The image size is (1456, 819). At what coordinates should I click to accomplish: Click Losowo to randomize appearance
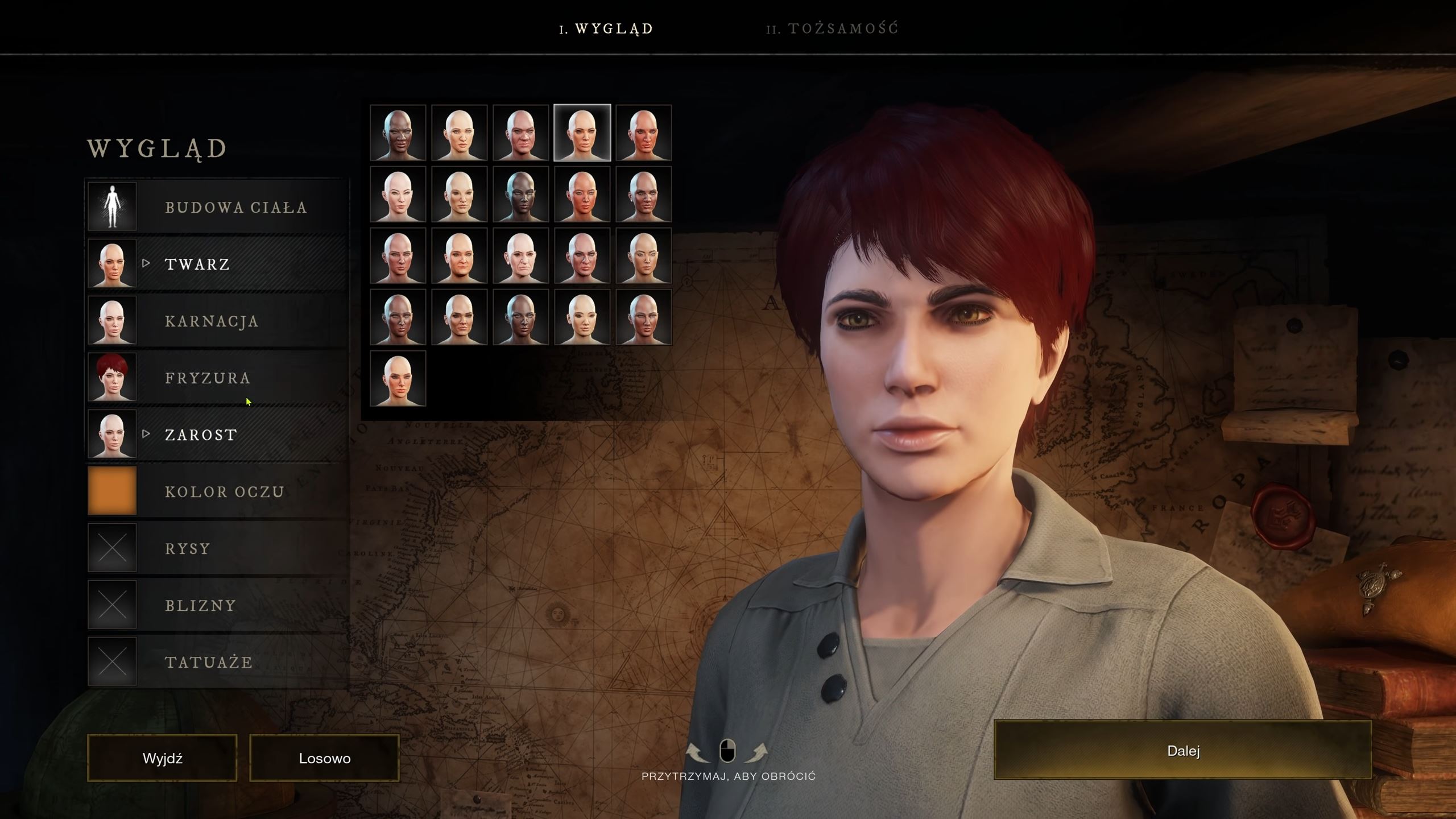click(x=324, y=758)
